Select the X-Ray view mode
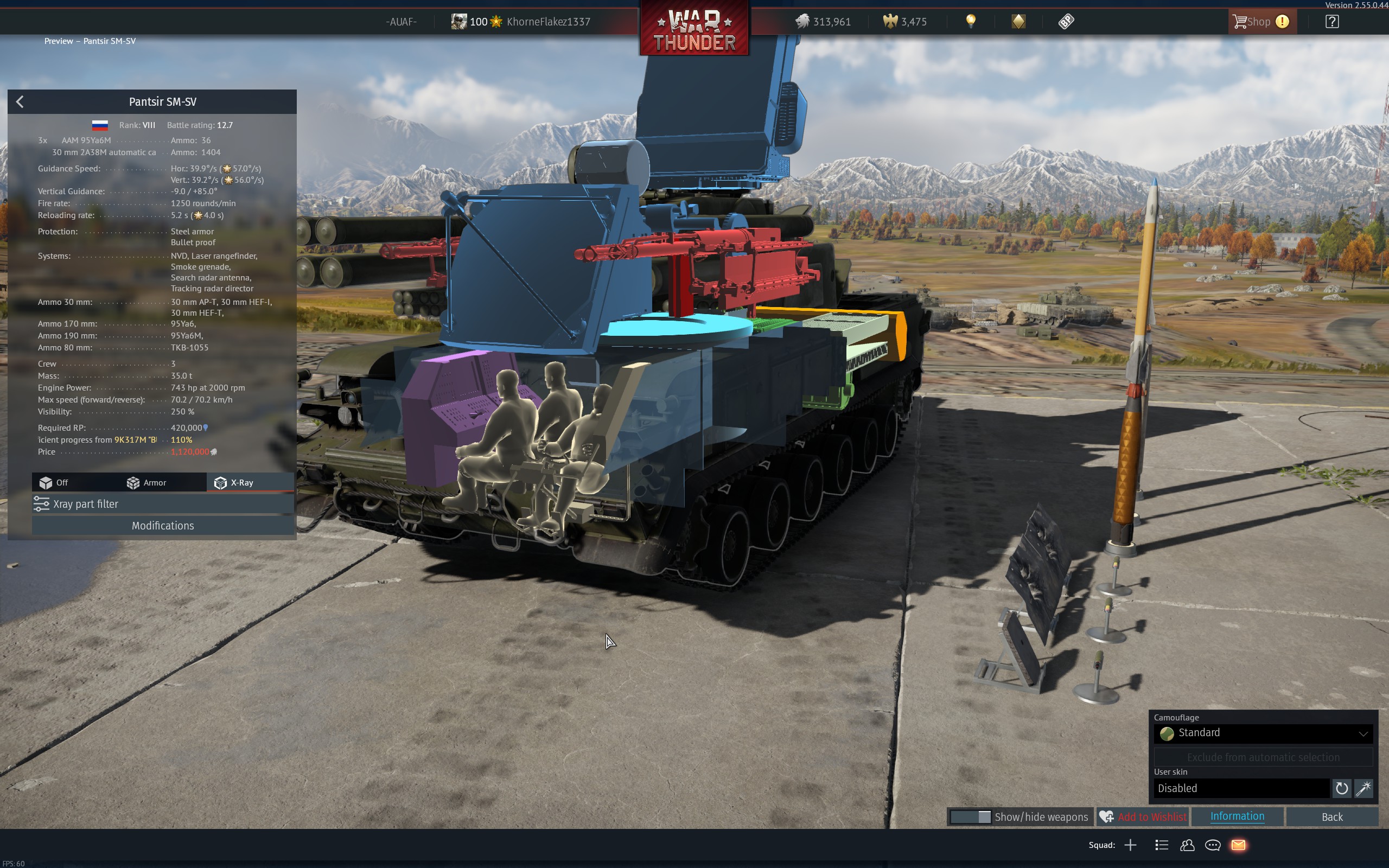 tap(234, 483)
